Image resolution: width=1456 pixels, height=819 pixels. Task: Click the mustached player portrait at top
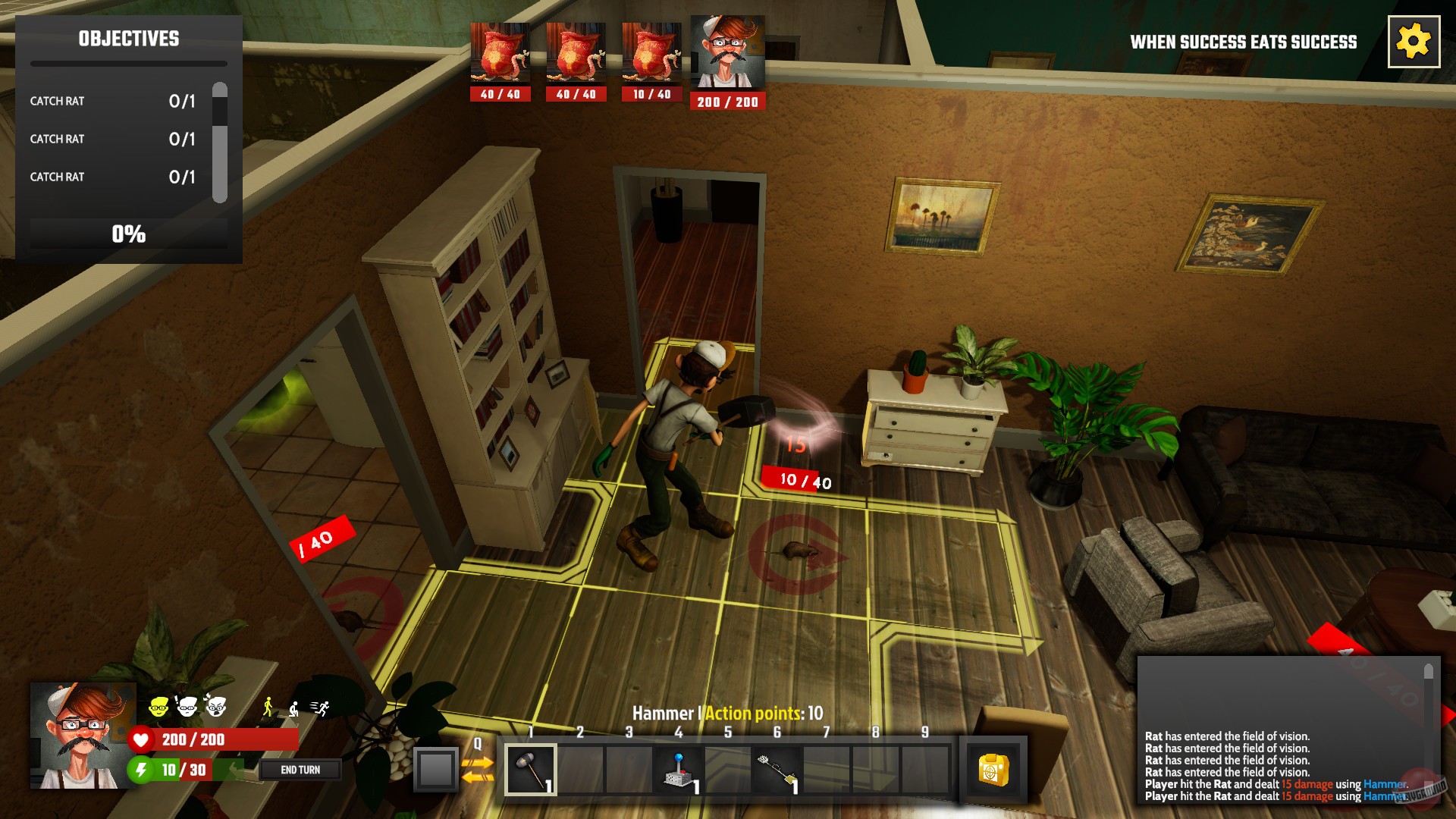tap(726, 51)
